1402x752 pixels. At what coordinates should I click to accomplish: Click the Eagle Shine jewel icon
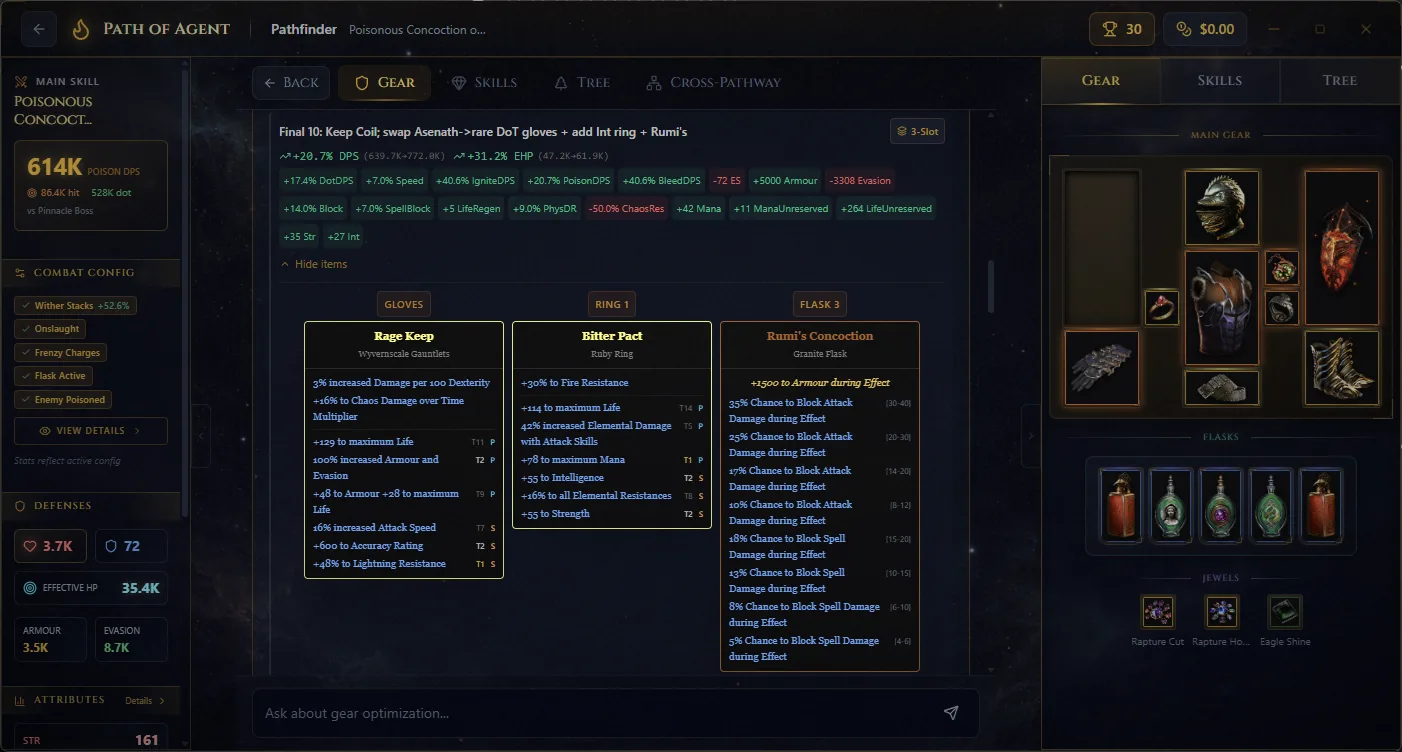(x=1284, y=611)
